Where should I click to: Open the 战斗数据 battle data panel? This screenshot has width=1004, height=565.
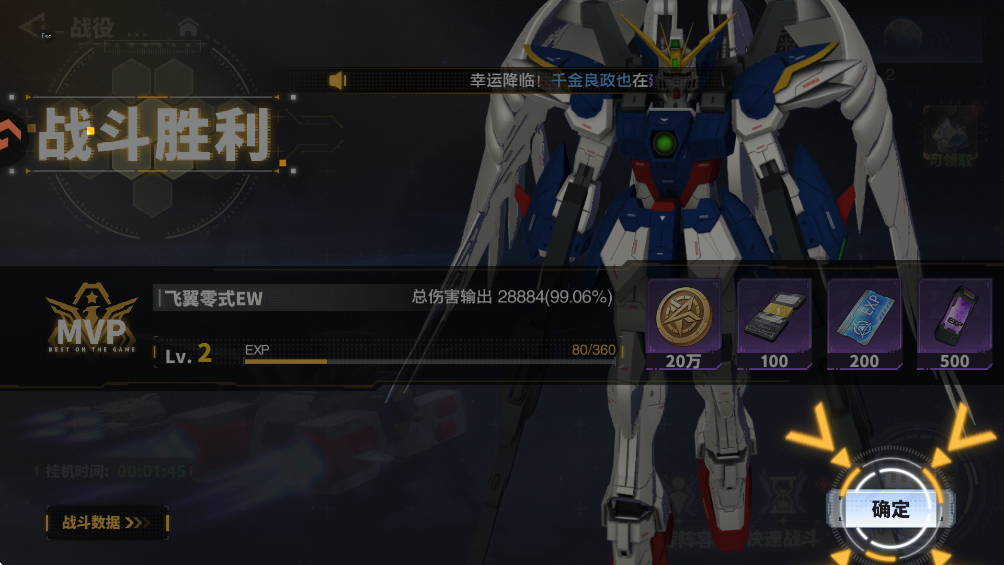pos(106,522)
